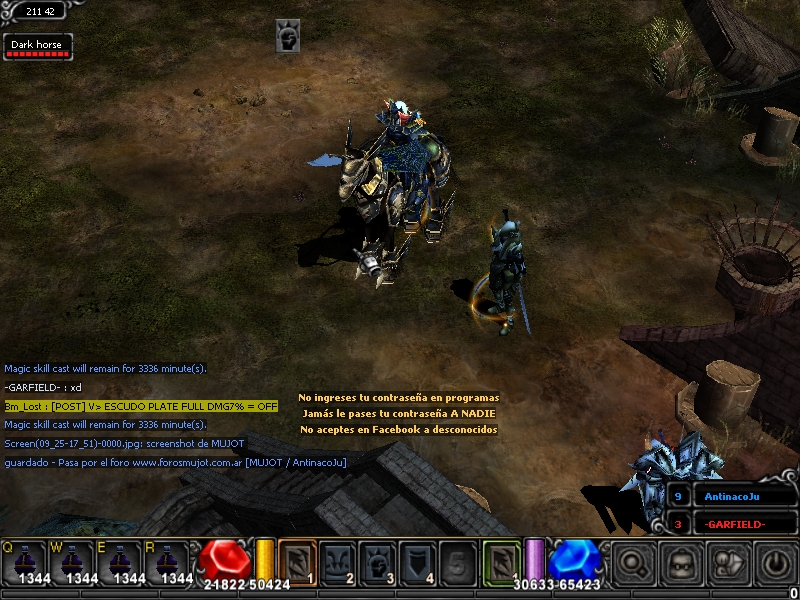The width and height of the screenshot is (800, 600).
Task: Click the fist buff icon at the top
Action: coord(288,36)
